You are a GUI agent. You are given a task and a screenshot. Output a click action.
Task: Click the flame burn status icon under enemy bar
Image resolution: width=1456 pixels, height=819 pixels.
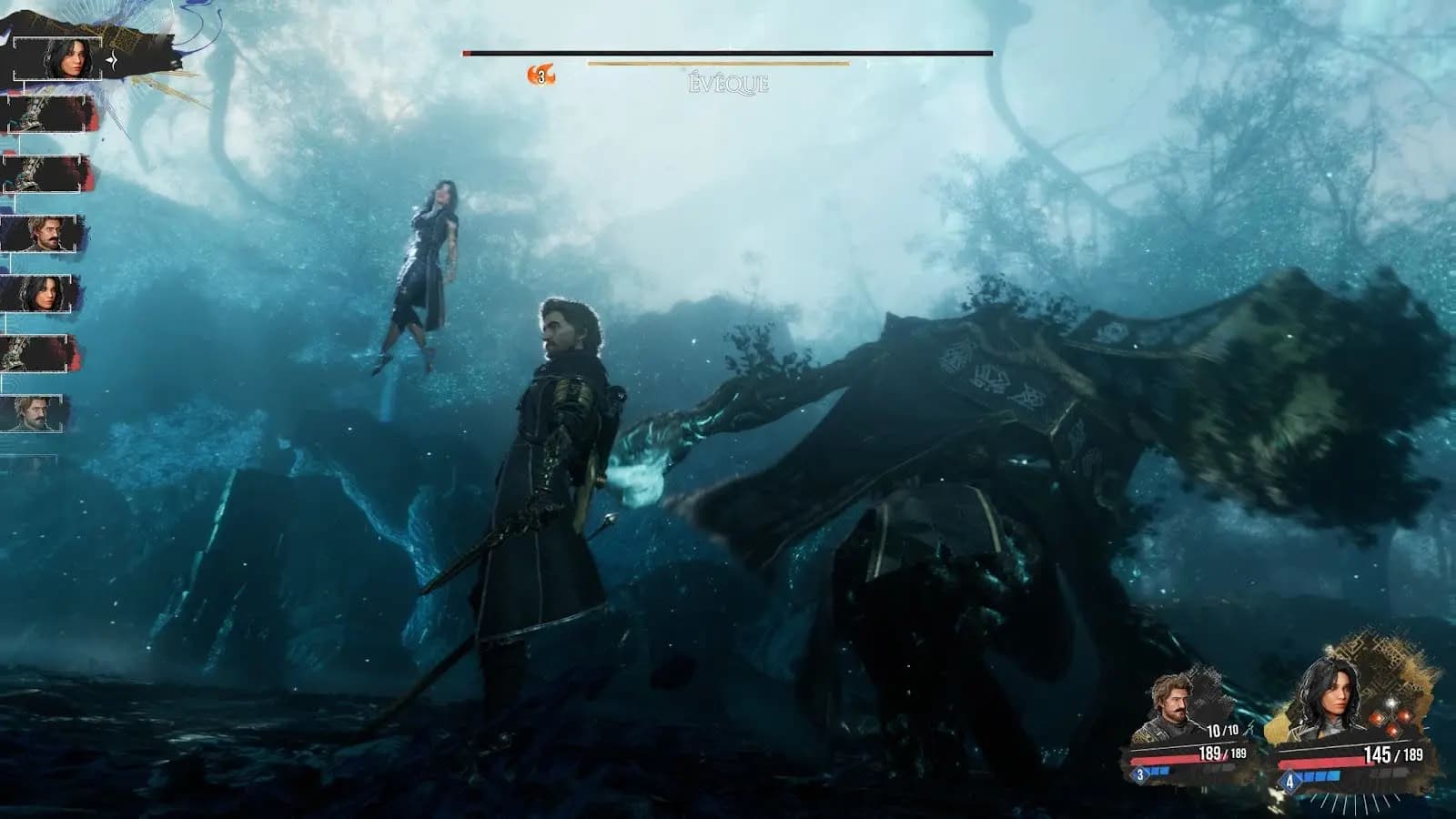[x=541, y=76]
